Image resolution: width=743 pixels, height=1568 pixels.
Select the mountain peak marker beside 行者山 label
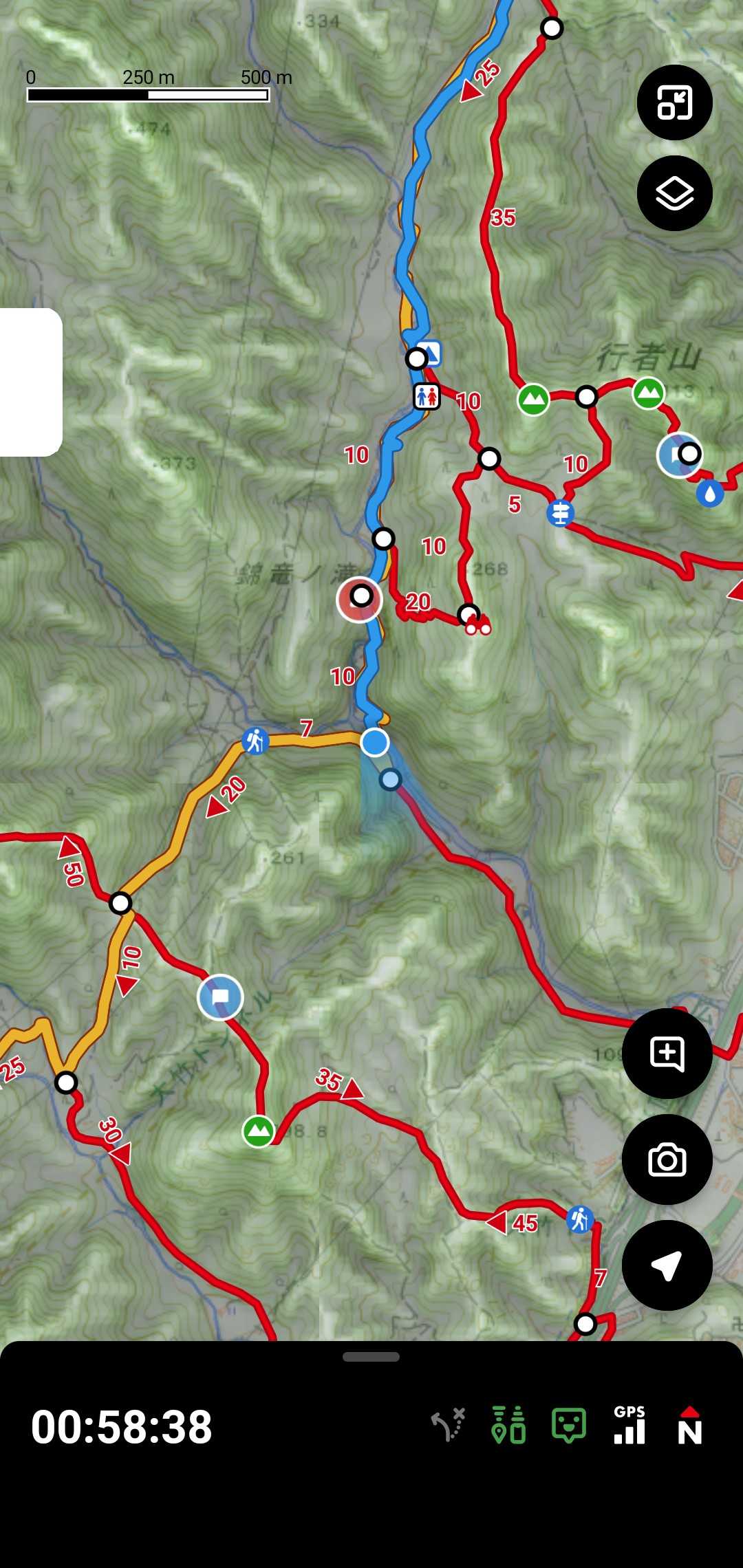point(648,393)
